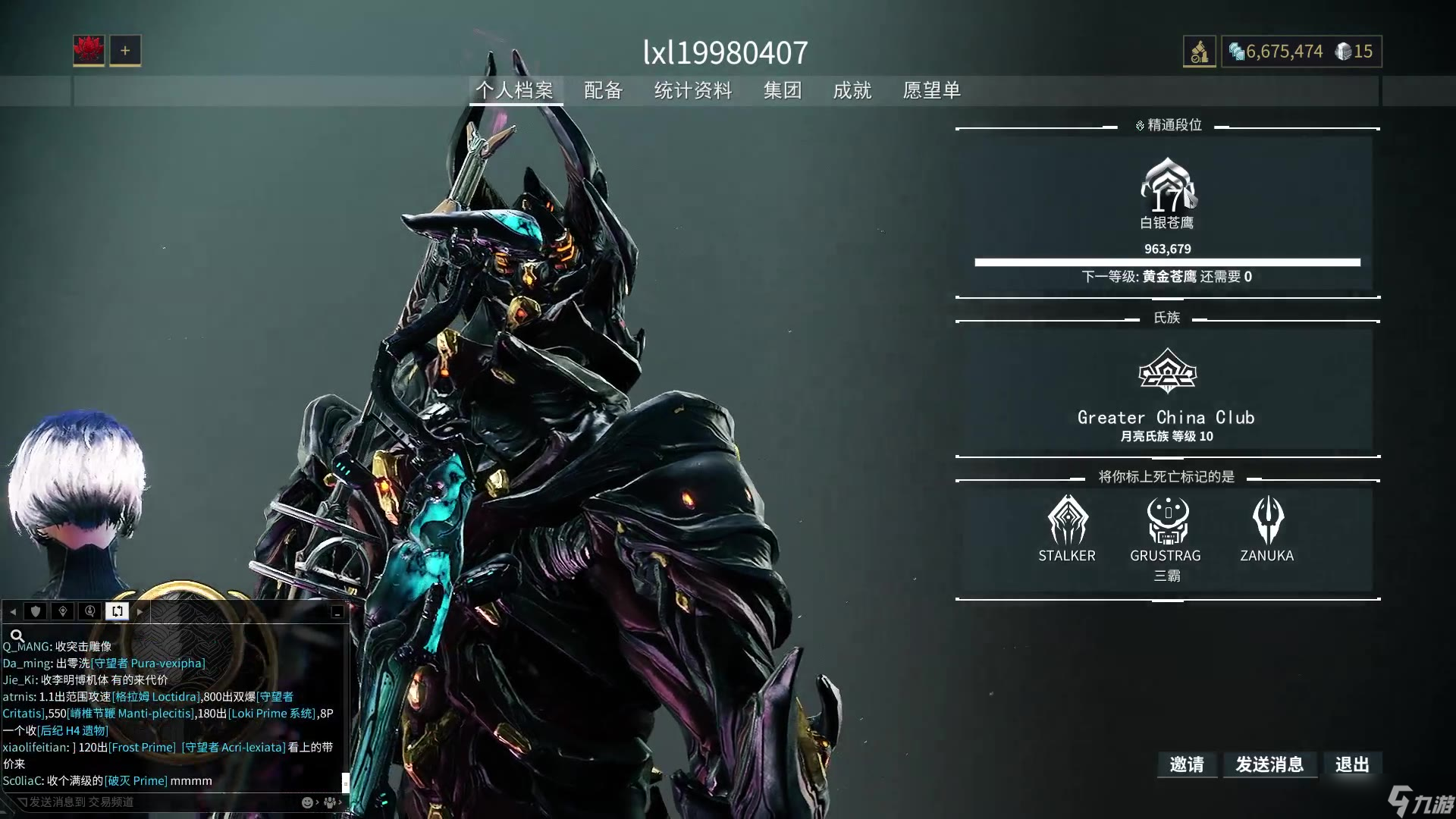Select the 个人档案 tab

pyautogui.click(x=515, y=91)
